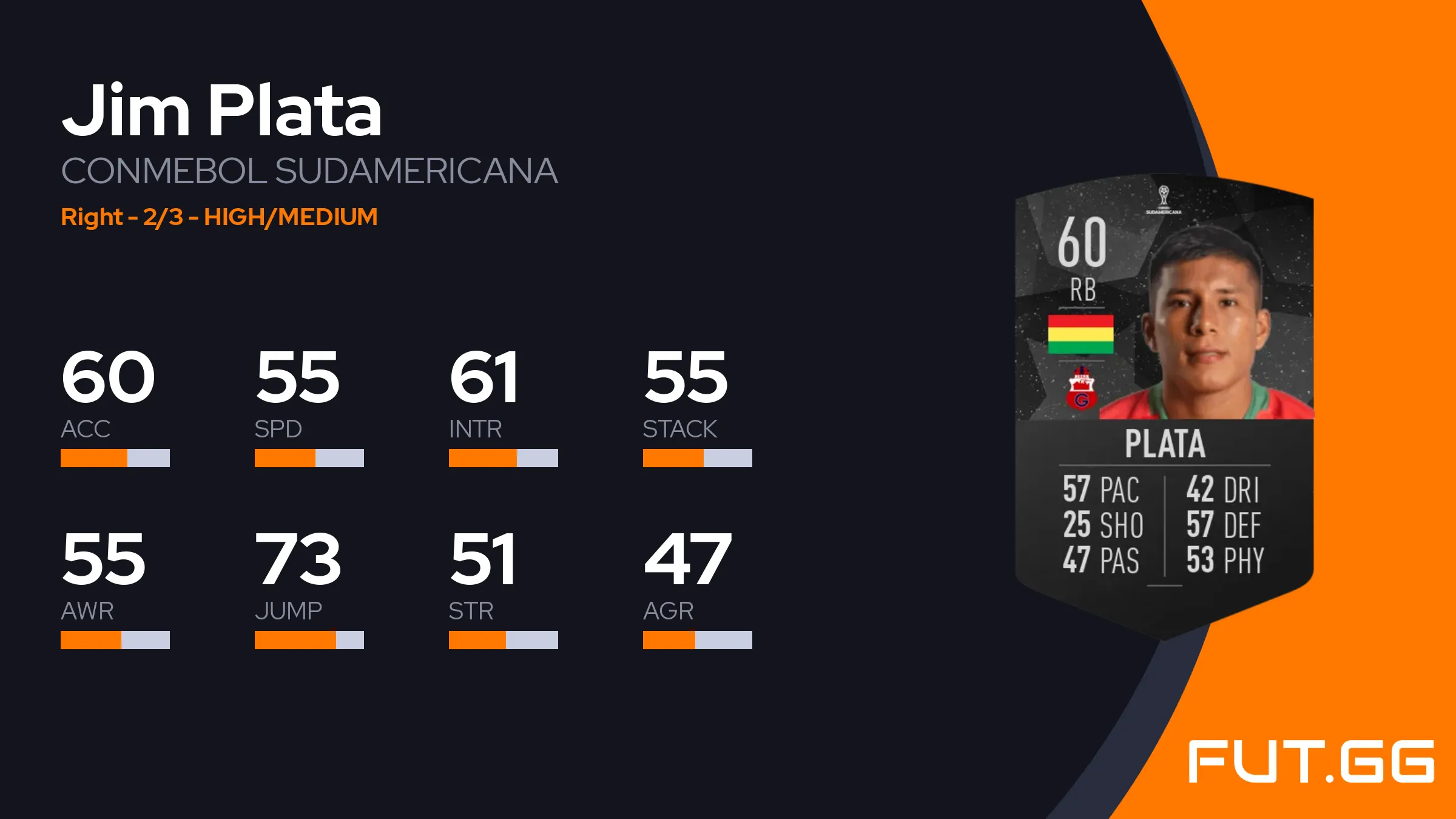Click the FUT.GG logo

(x=1311, y=761)
